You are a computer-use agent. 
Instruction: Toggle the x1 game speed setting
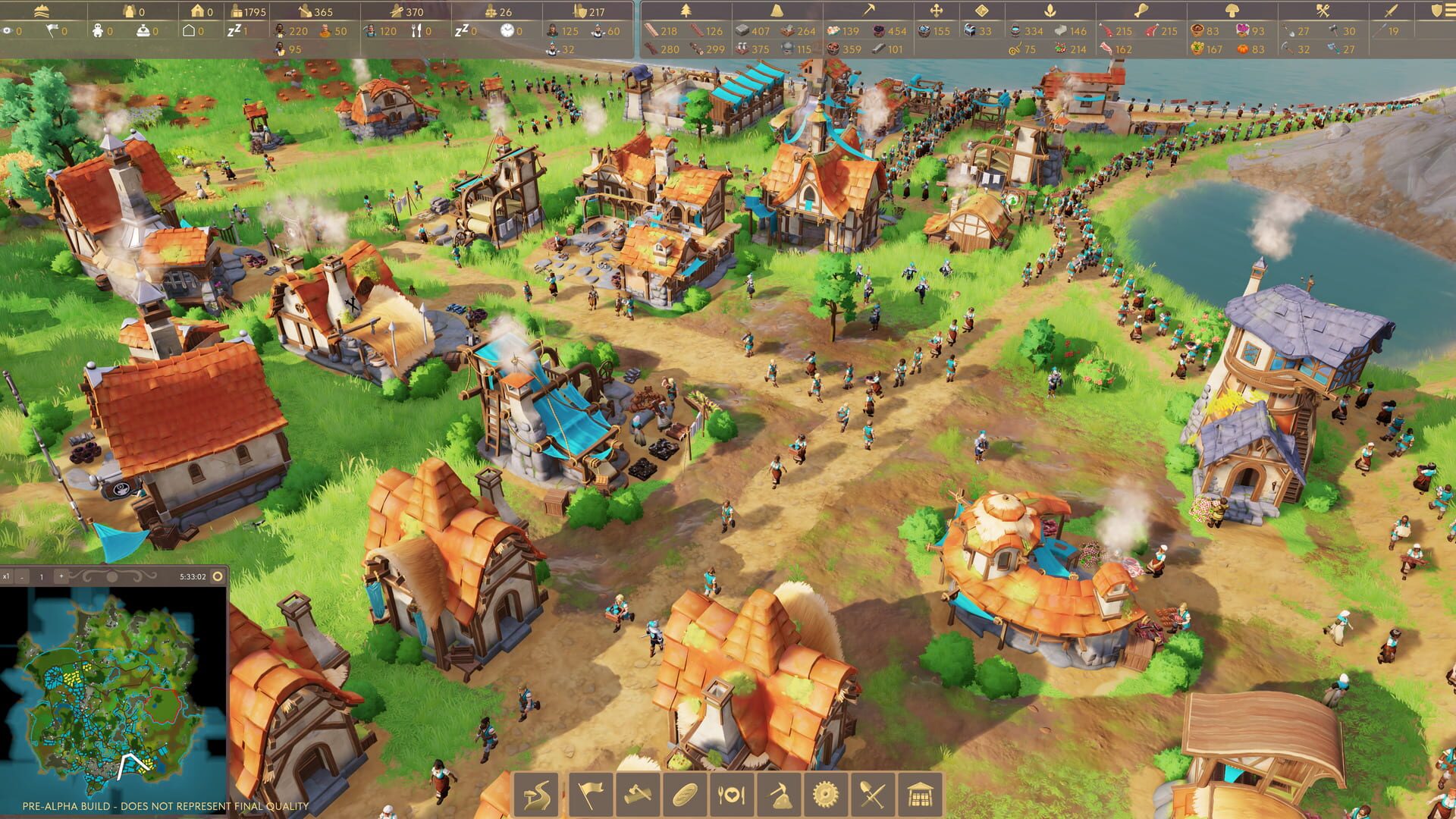point(7,576)
